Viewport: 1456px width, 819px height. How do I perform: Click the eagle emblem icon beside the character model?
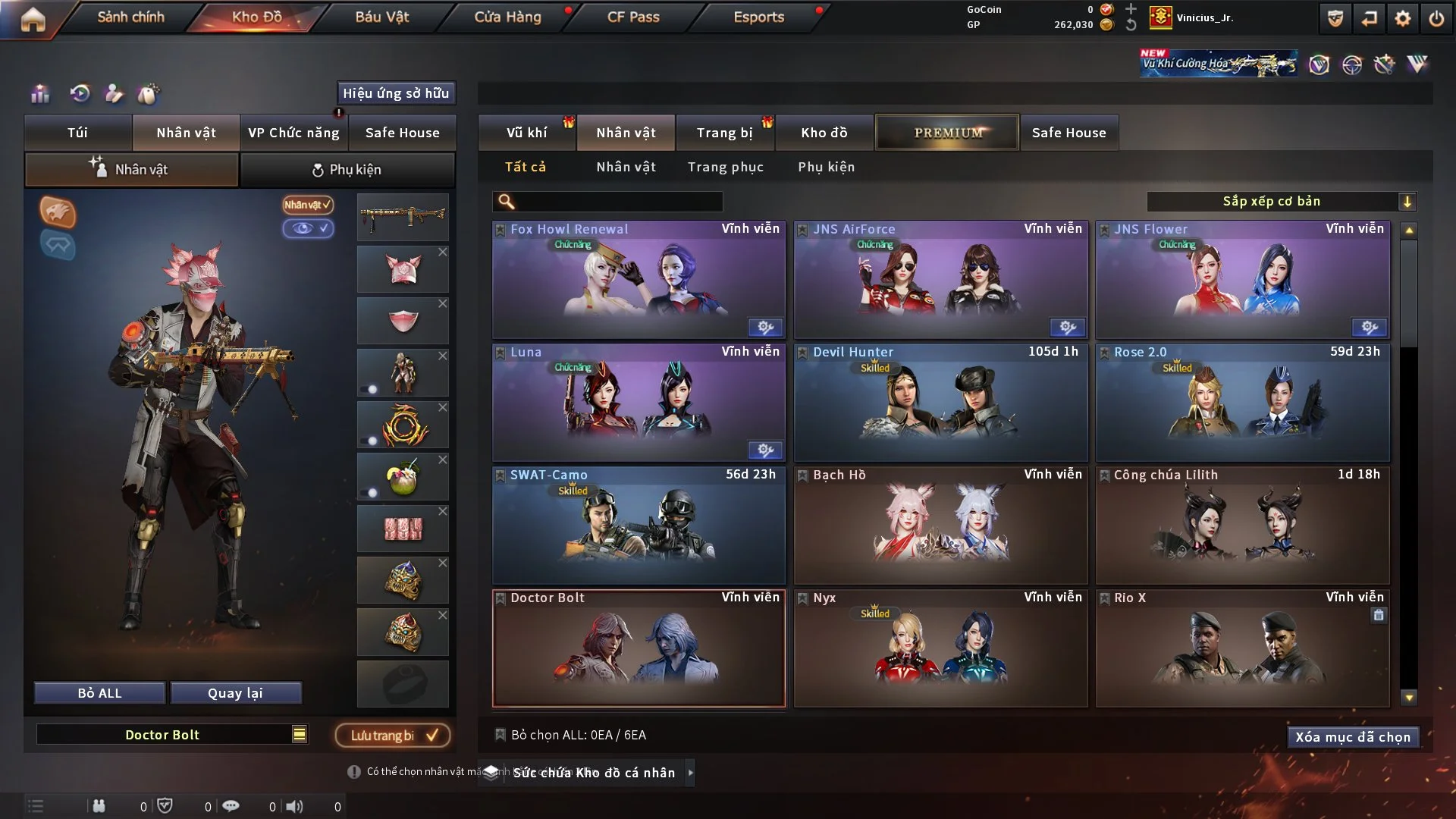coord(57,213)
